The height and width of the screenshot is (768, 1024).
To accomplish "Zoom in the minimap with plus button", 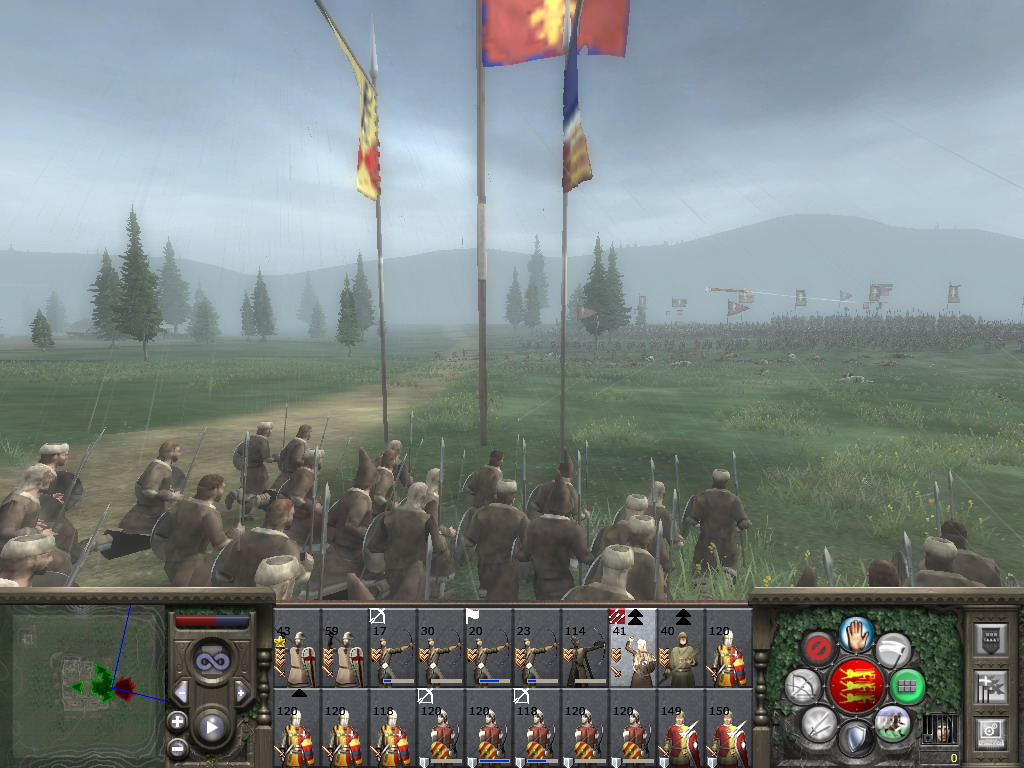I will tap(178, 721).
